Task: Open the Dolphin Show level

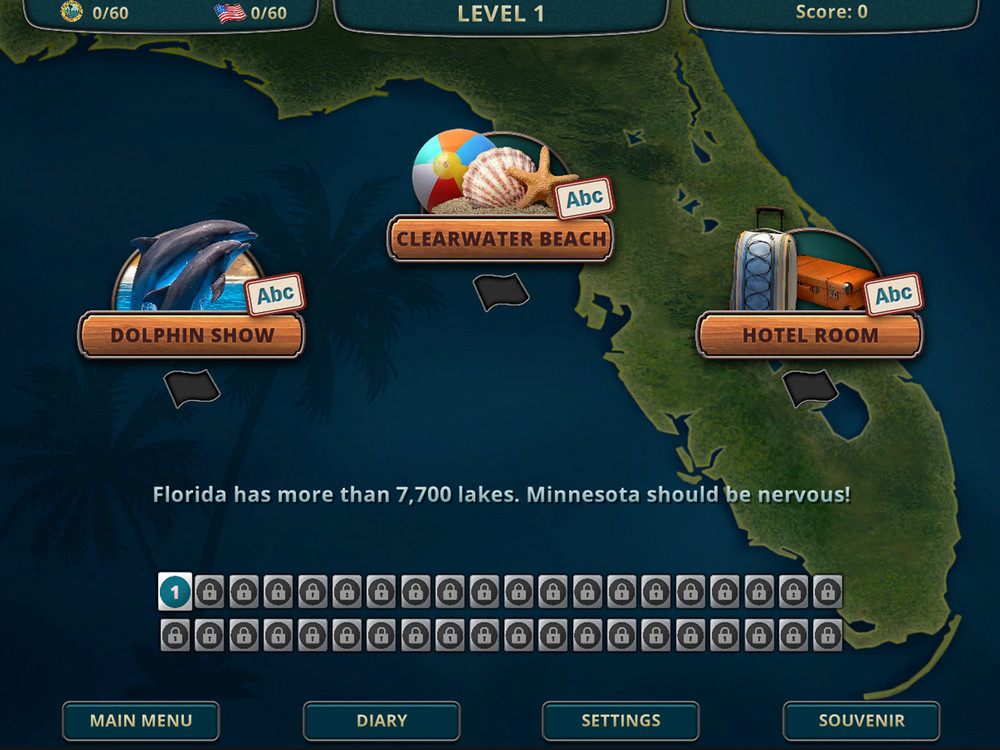Action: coord(191,336)
